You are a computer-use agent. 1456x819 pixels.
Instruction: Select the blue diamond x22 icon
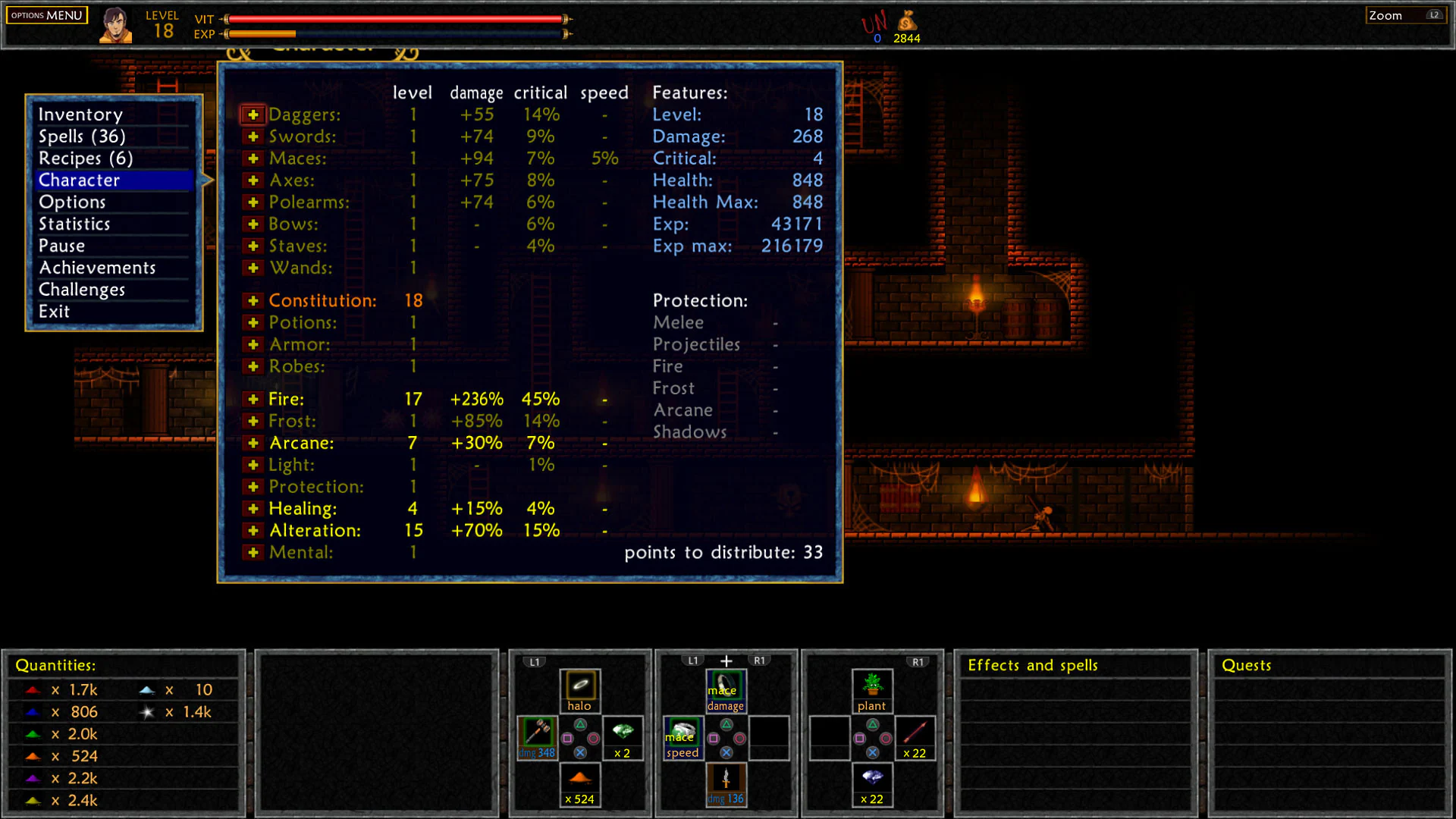[871, 782]
